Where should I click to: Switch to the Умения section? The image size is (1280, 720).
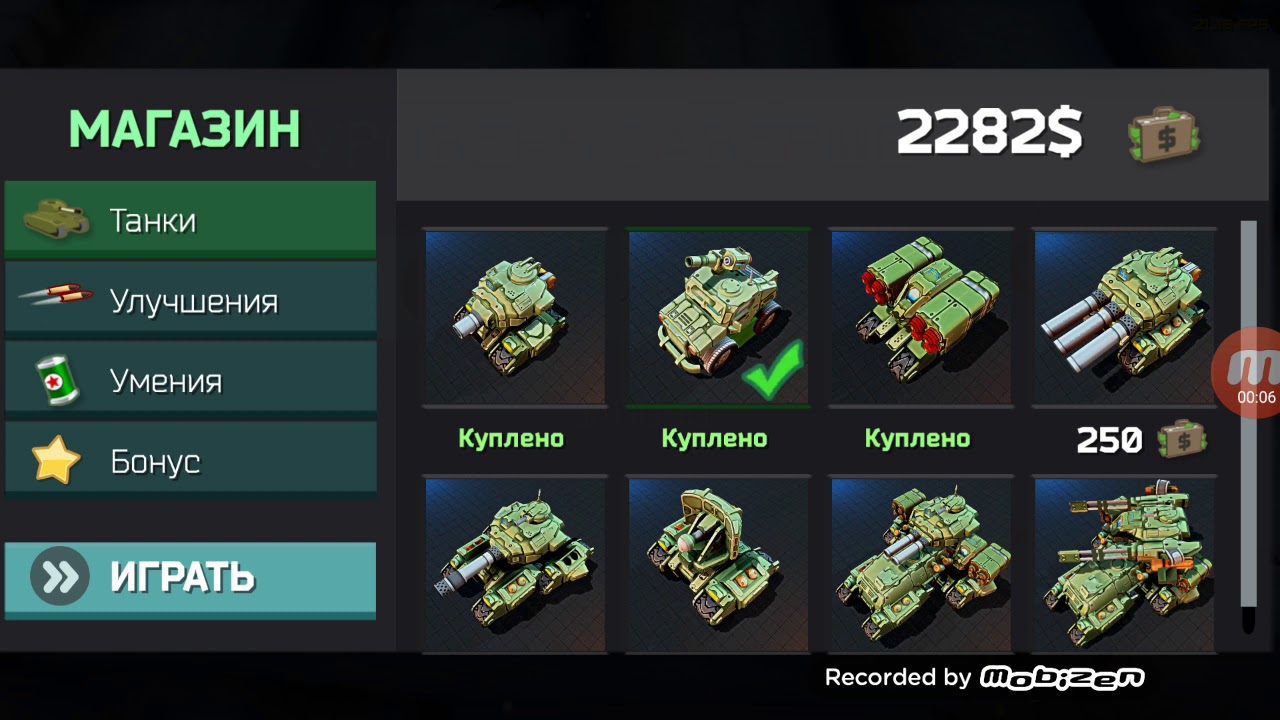pyautogui.click(x=190, y=379)
